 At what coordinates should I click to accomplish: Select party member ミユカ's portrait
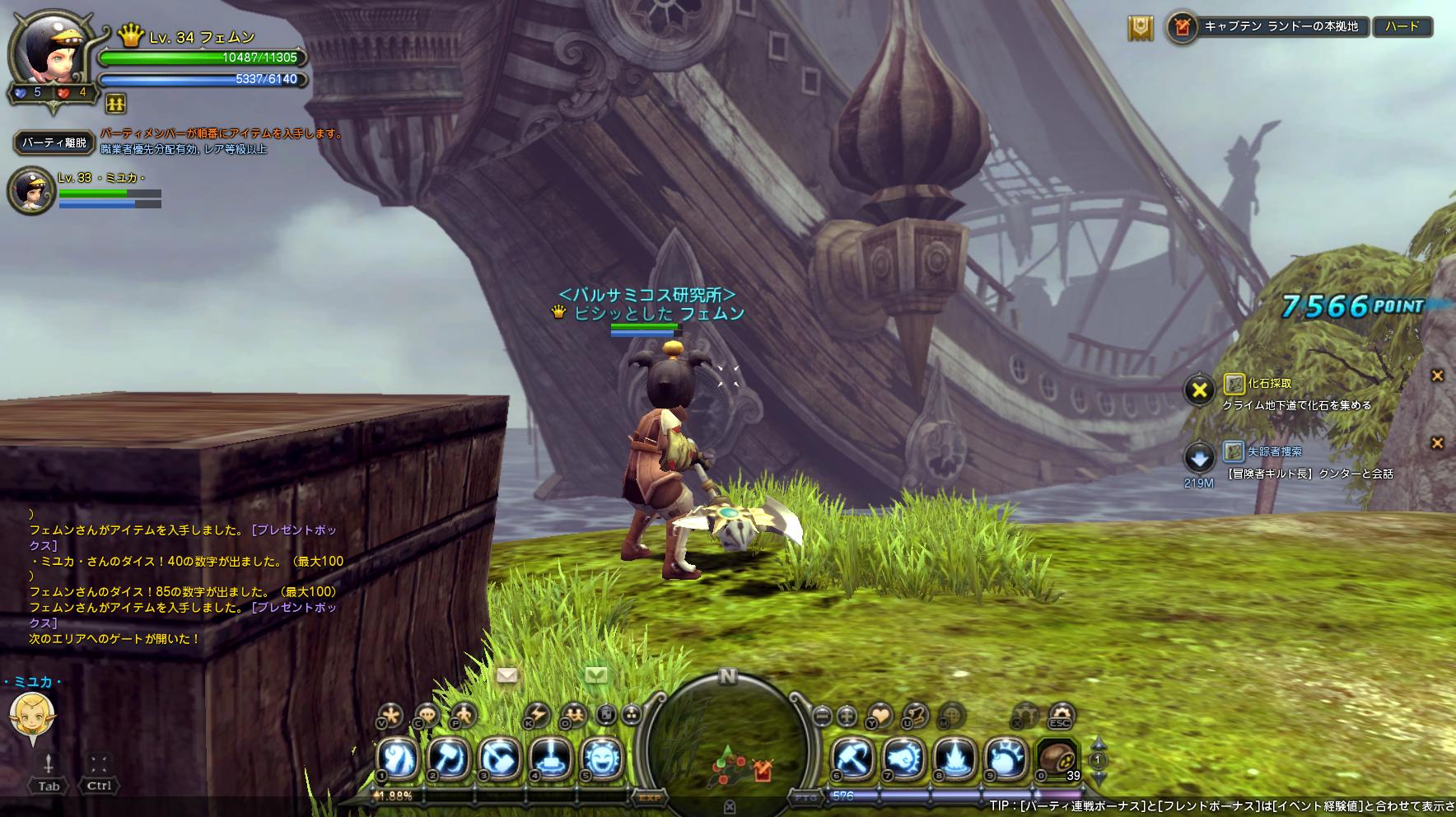[x=31, y=190]
